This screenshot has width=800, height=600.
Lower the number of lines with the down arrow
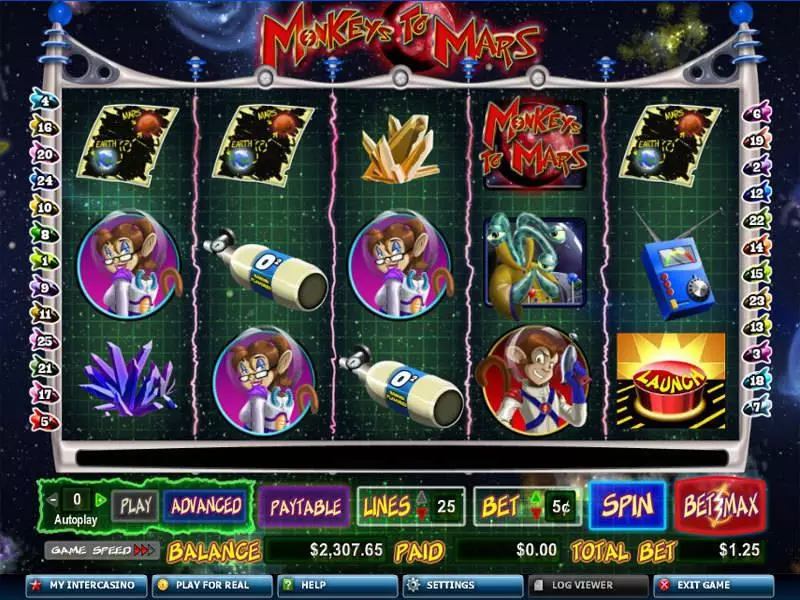(x=420, y=514)
